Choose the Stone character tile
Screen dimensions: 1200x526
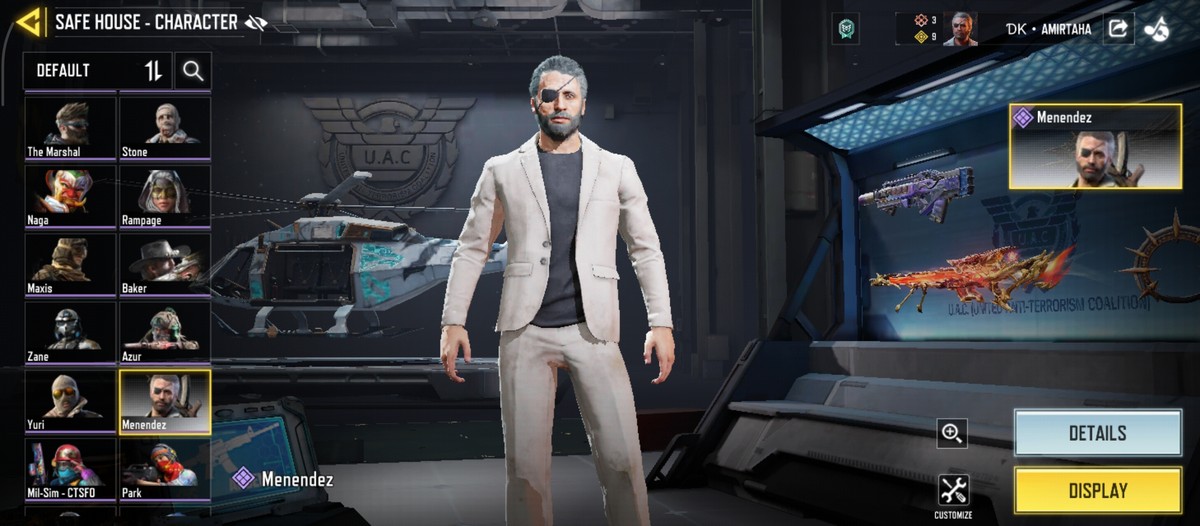coord(165,127)
